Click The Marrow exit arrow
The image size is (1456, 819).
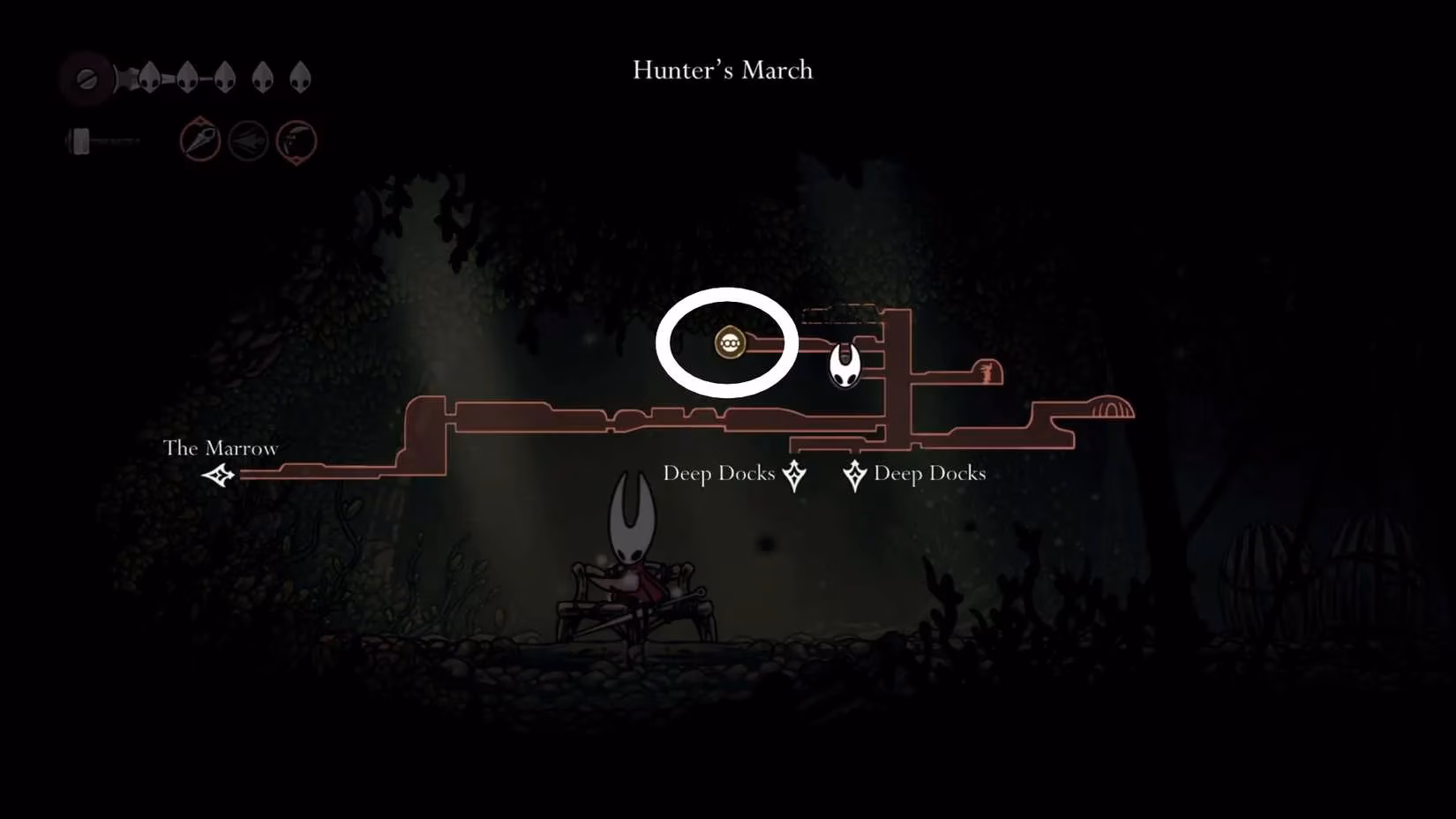tap(218, 477)
